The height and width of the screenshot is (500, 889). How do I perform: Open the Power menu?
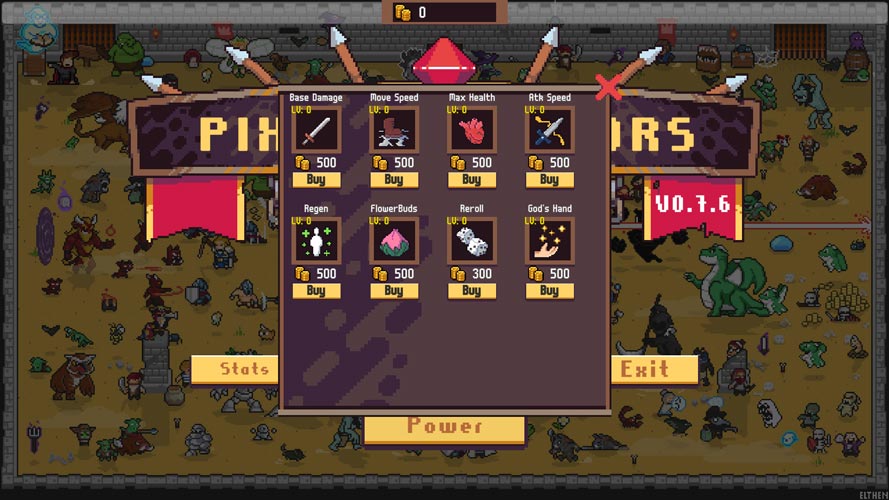pos(444,429)
